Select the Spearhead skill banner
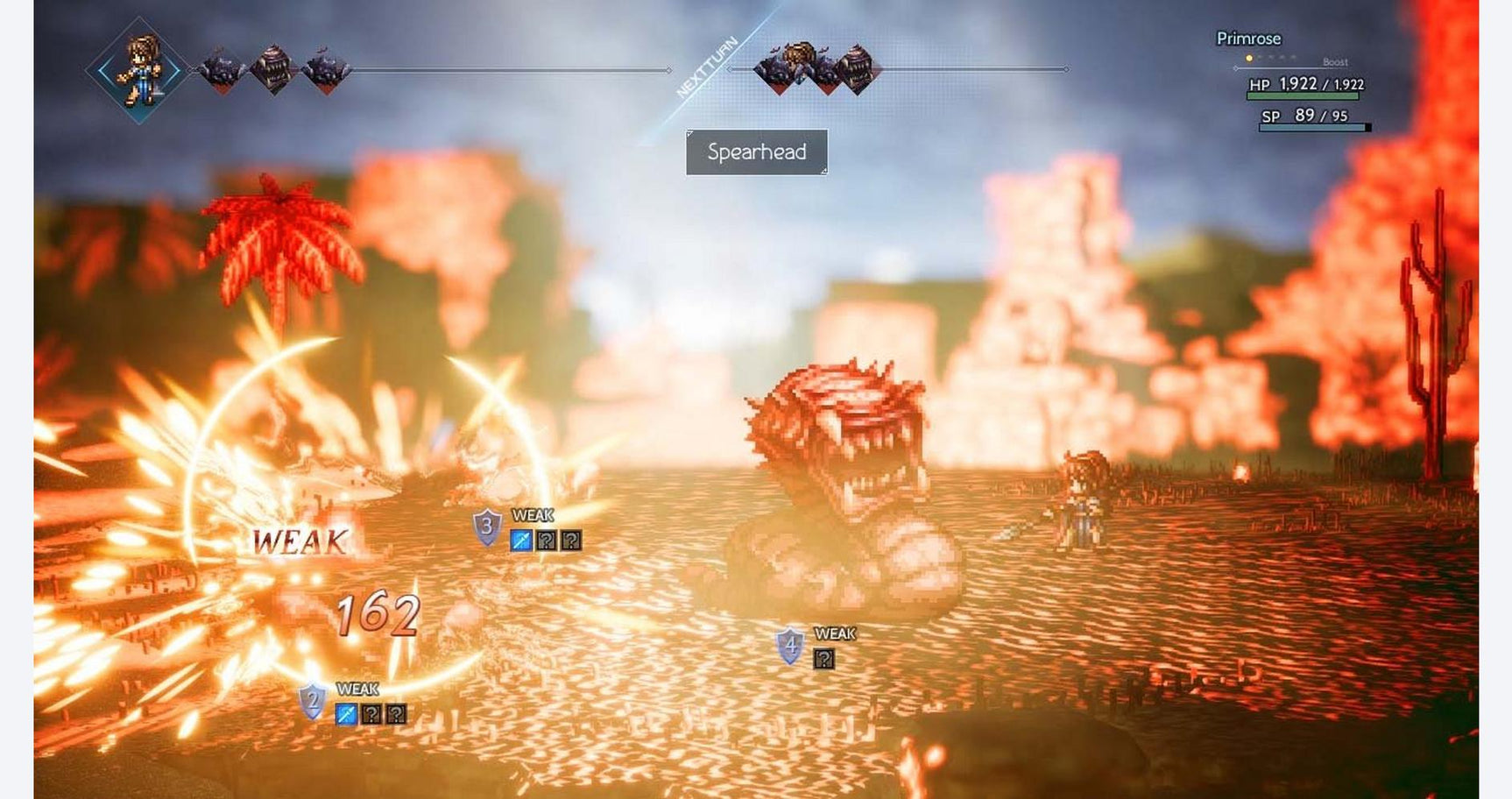 point(757,151)
